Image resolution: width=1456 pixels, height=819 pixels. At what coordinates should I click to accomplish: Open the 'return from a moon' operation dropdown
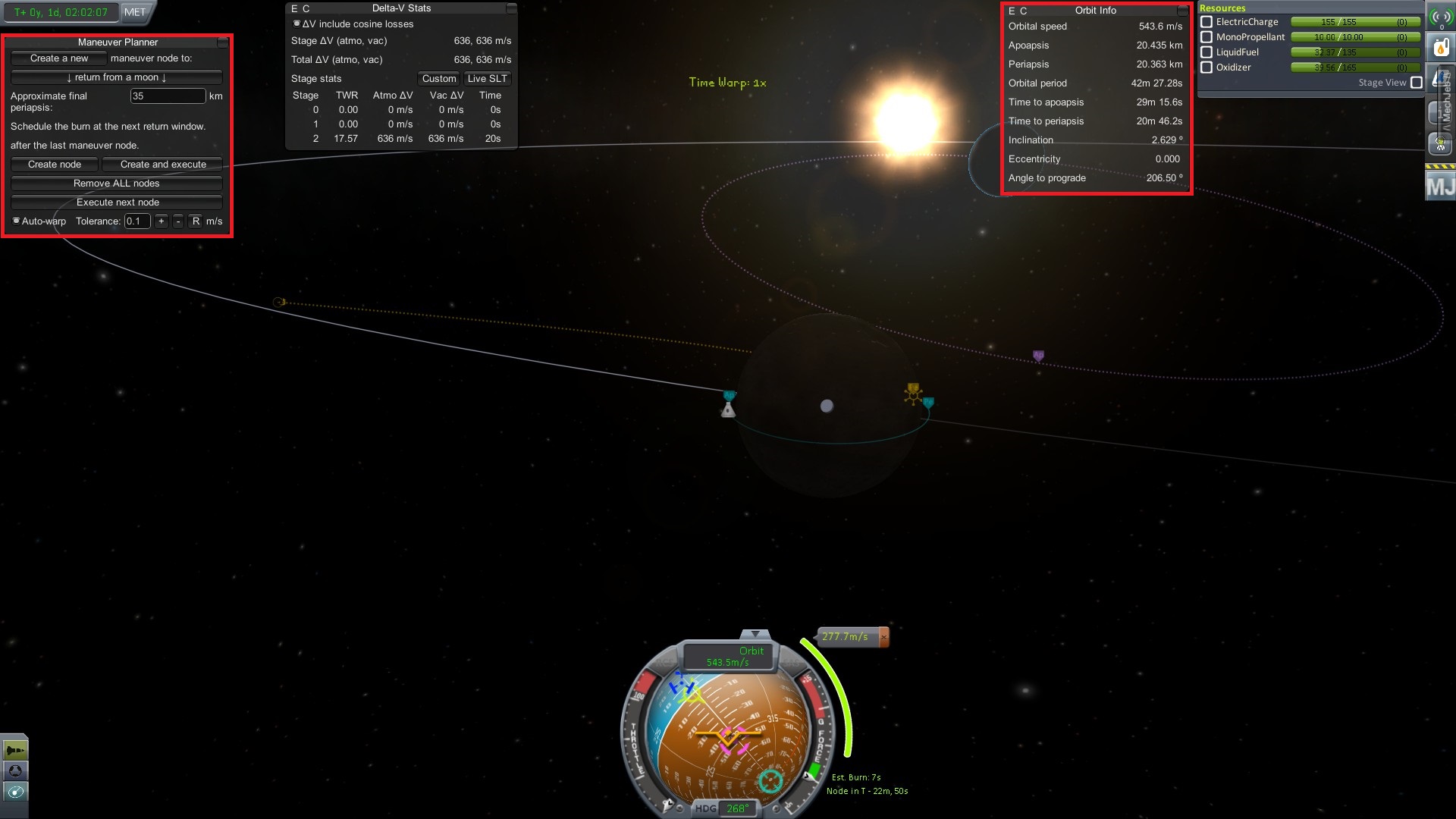(x=116, y=77)
